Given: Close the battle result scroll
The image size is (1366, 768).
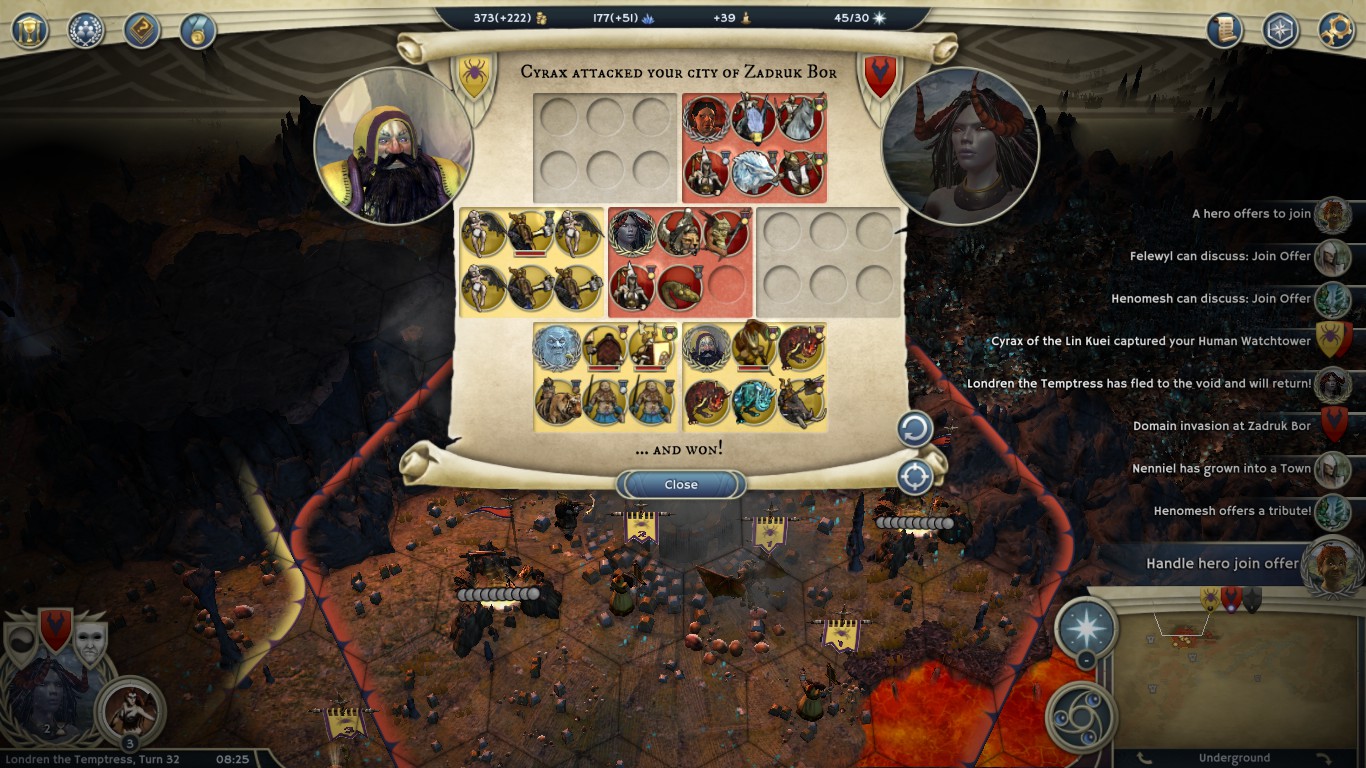Looking at the screenshot, I should click(681, 485).
